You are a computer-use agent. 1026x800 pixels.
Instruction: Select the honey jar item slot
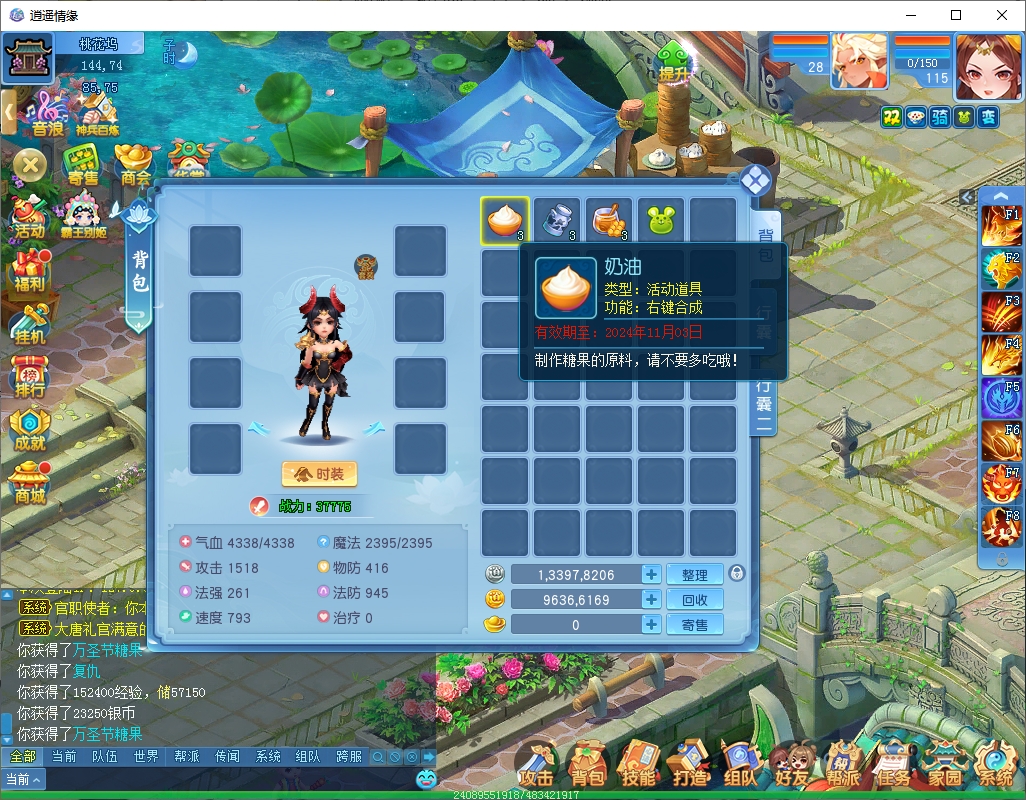(x=609, y=220)
